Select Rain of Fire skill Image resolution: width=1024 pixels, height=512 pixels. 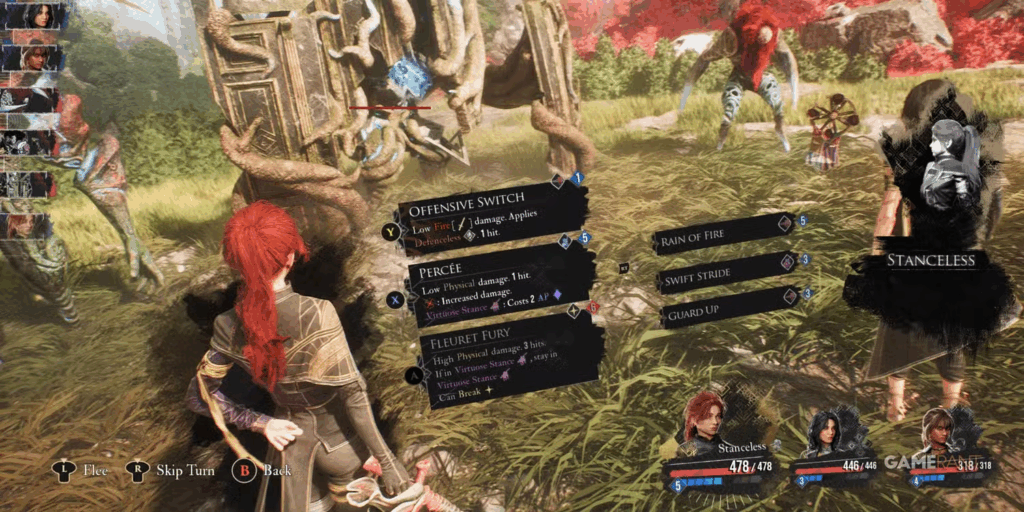[720, 235]
